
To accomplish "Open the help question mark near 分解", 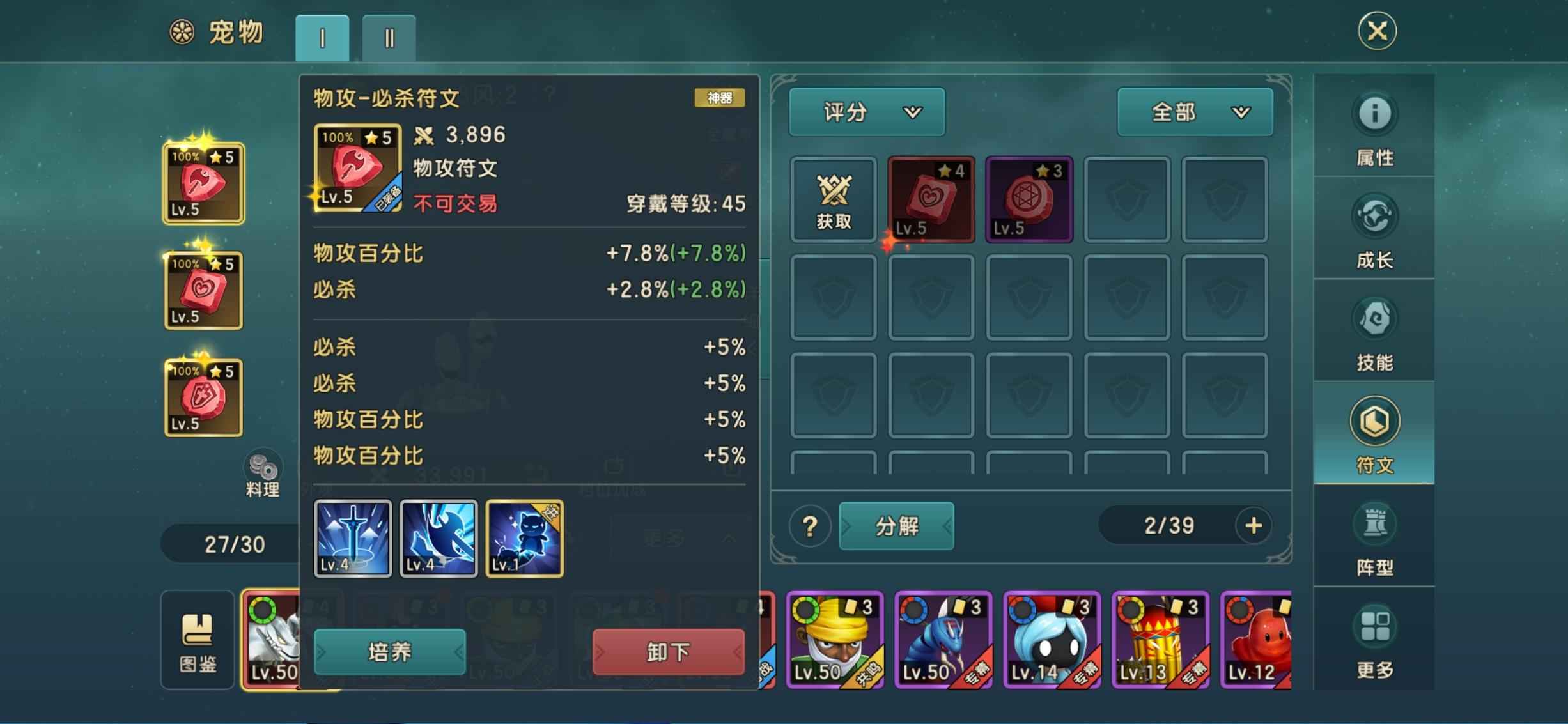I will 809,525.
